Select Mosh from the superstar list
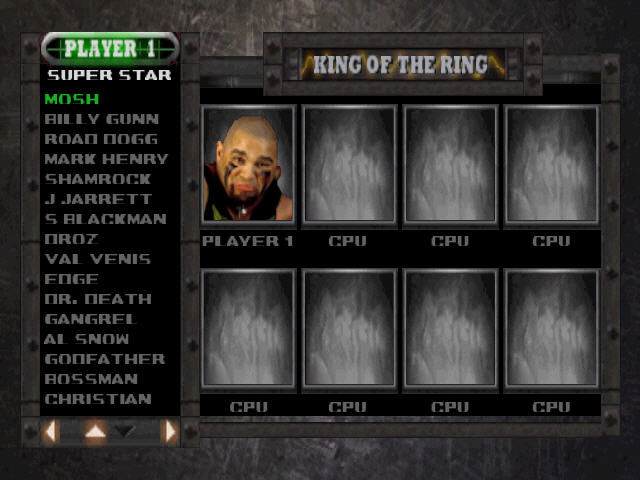The width and height of the screenshot is (640, 480). [71, 99]
